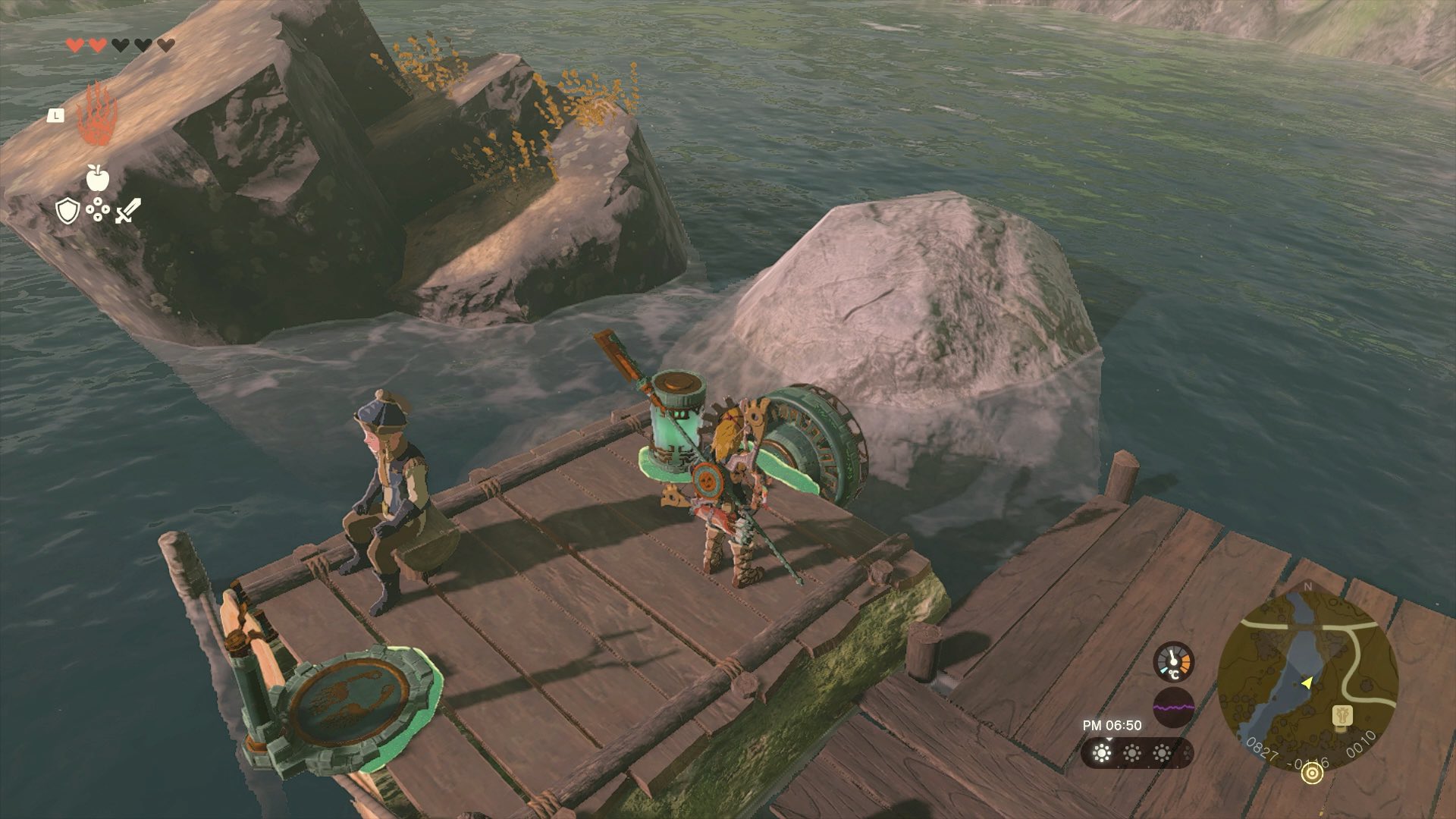Select the temperature gauge icon

pyautogui.click(x=1173, y=661)
